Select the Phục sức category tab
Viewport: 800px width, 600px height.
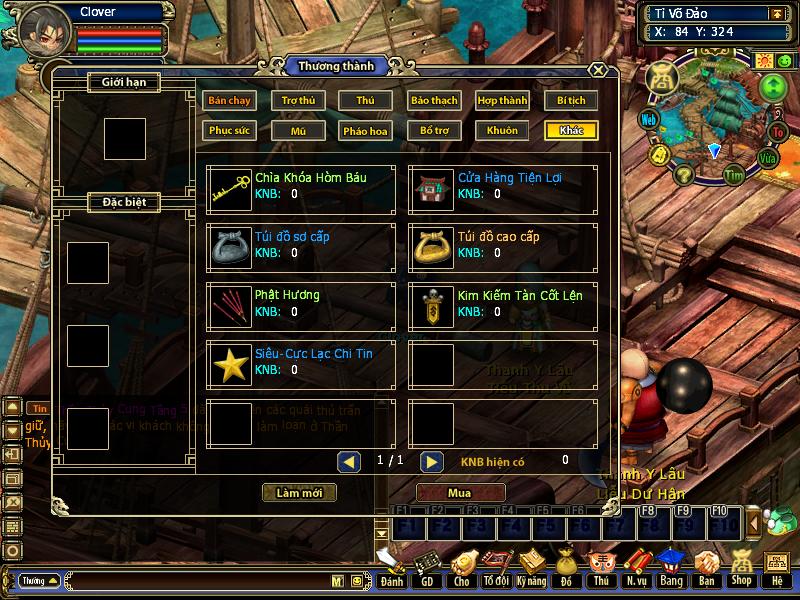tap(229, 130)
